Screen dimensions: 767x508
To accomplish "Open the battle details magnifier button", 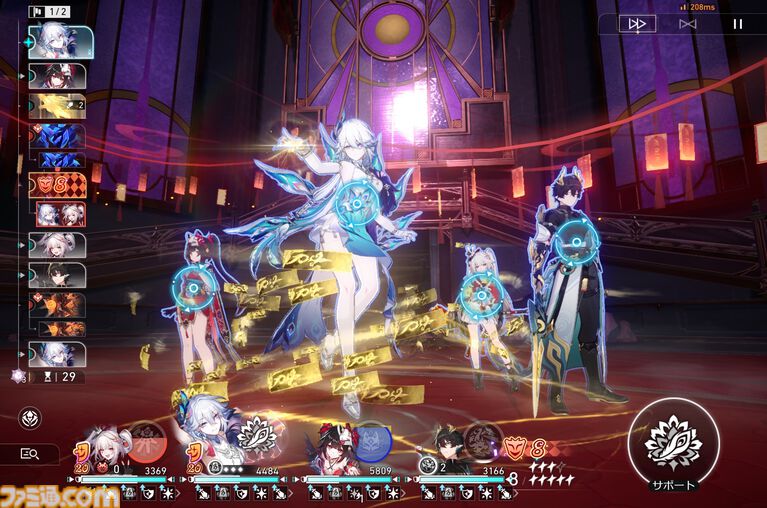I will (30, 454).
